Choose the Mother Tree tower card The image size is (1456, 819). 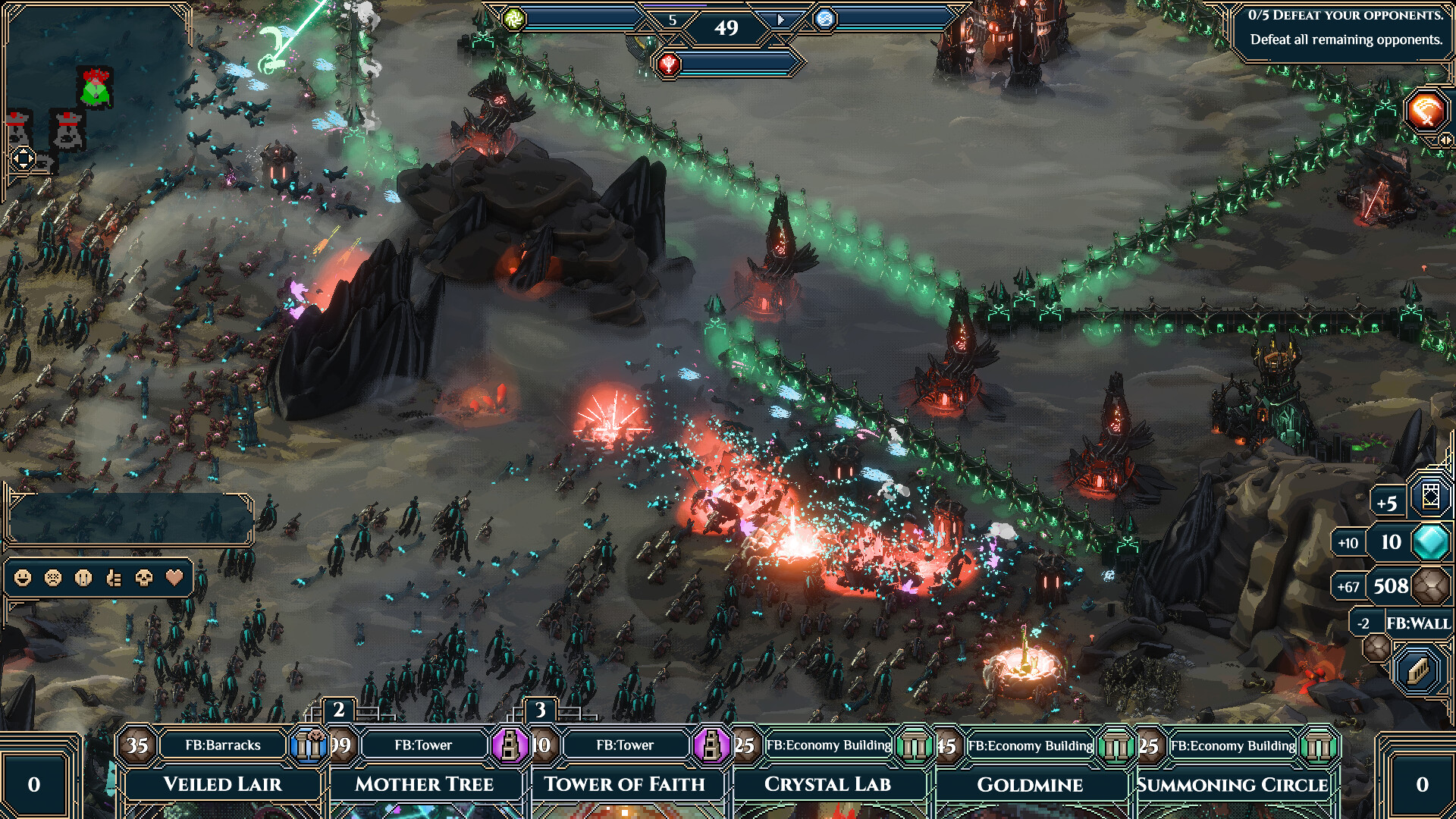coord(424,783)
